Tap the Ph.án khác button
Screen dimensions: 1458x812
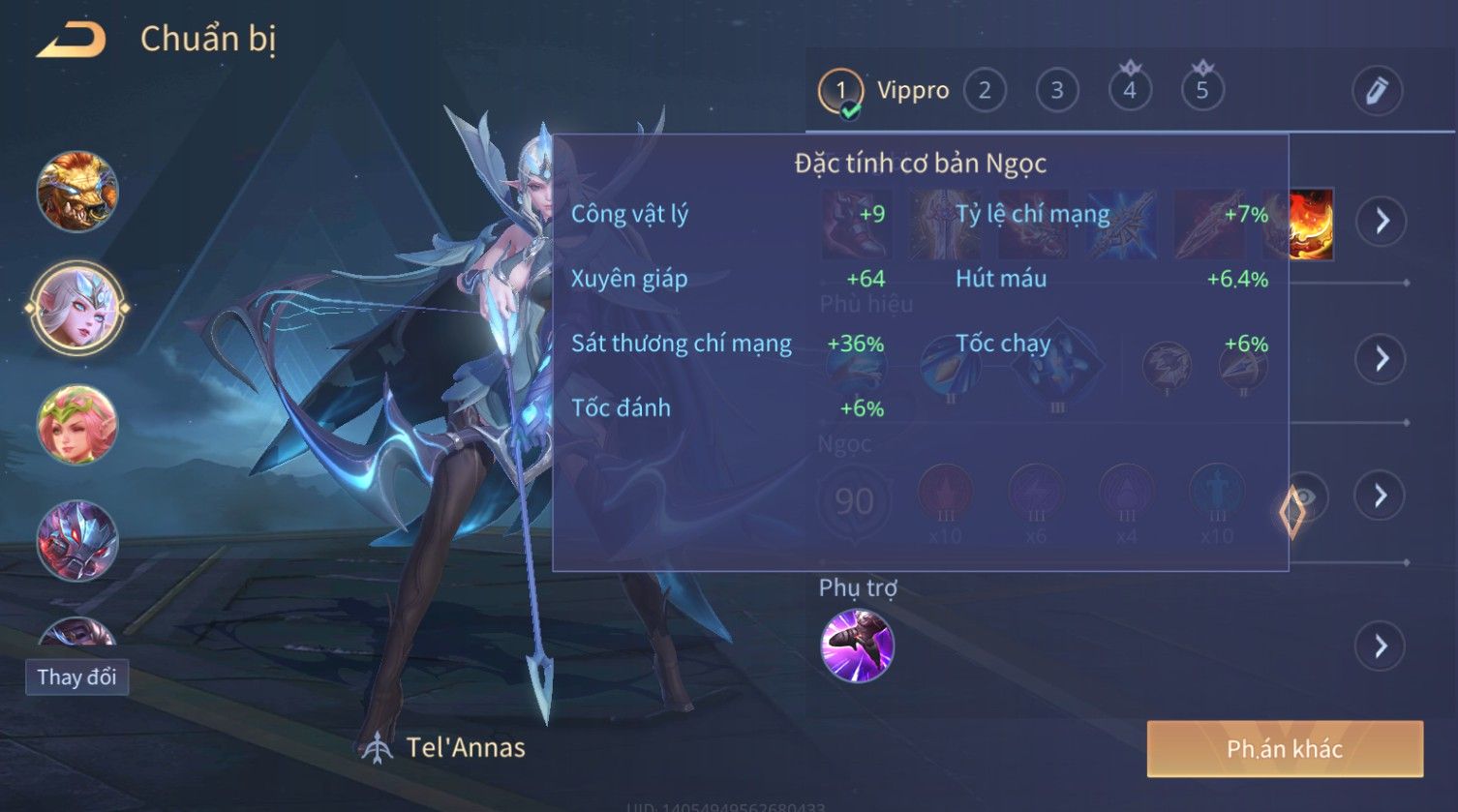point(1285,748)
